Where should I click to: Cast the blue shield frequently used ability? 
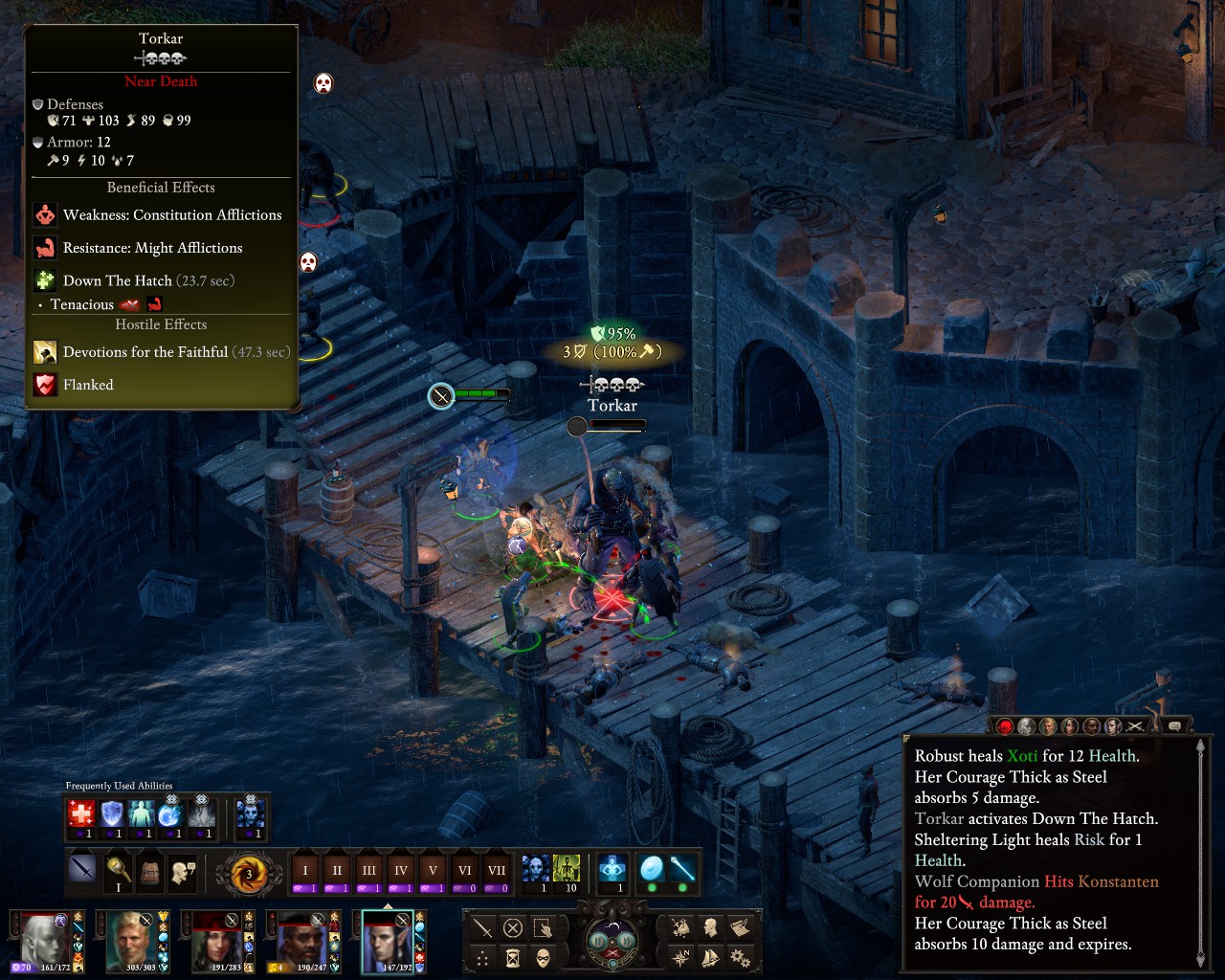tap(112, 814)
